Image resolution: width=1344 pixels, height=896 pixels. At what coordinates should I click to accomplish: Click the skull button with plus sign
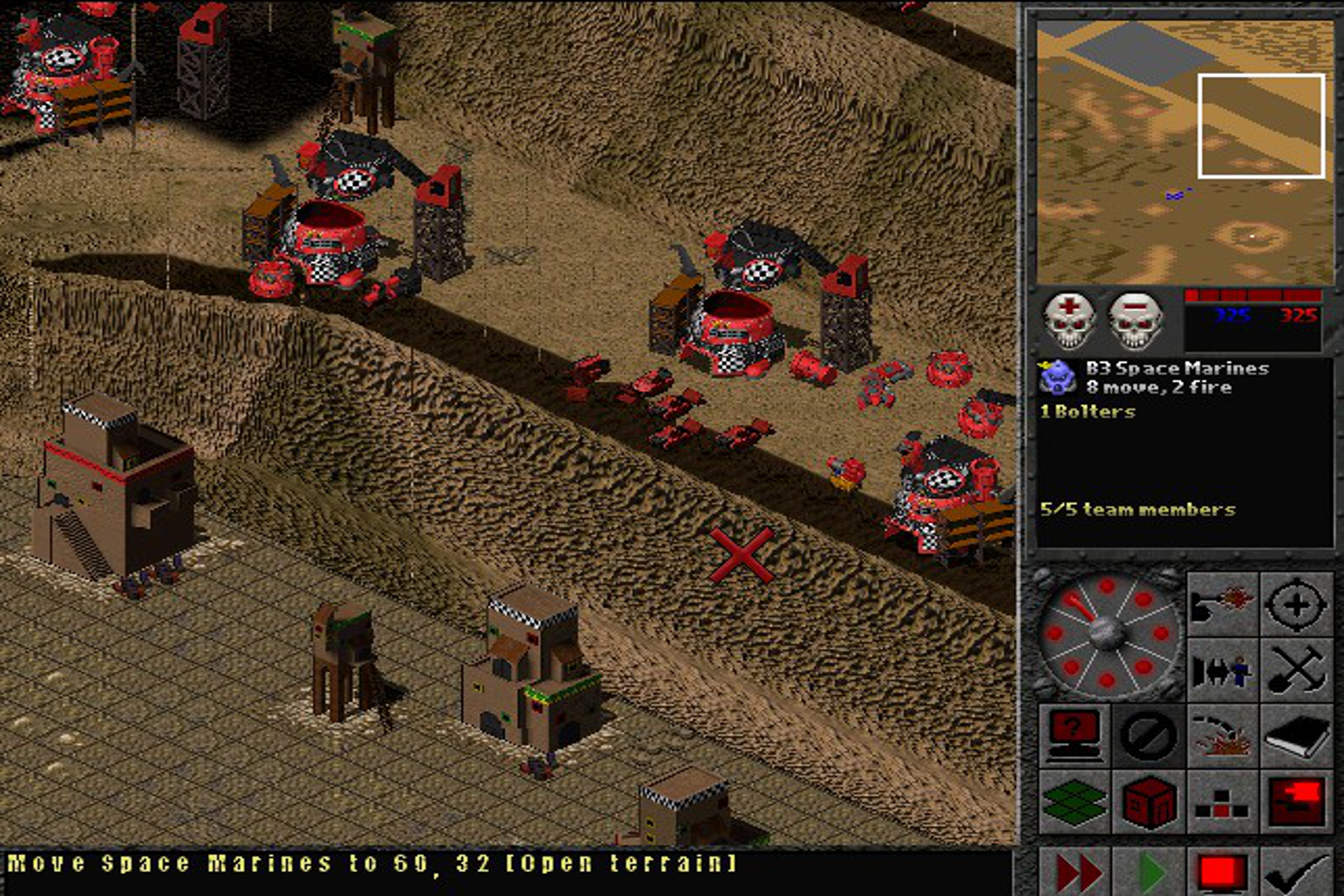click(1068, 320)
